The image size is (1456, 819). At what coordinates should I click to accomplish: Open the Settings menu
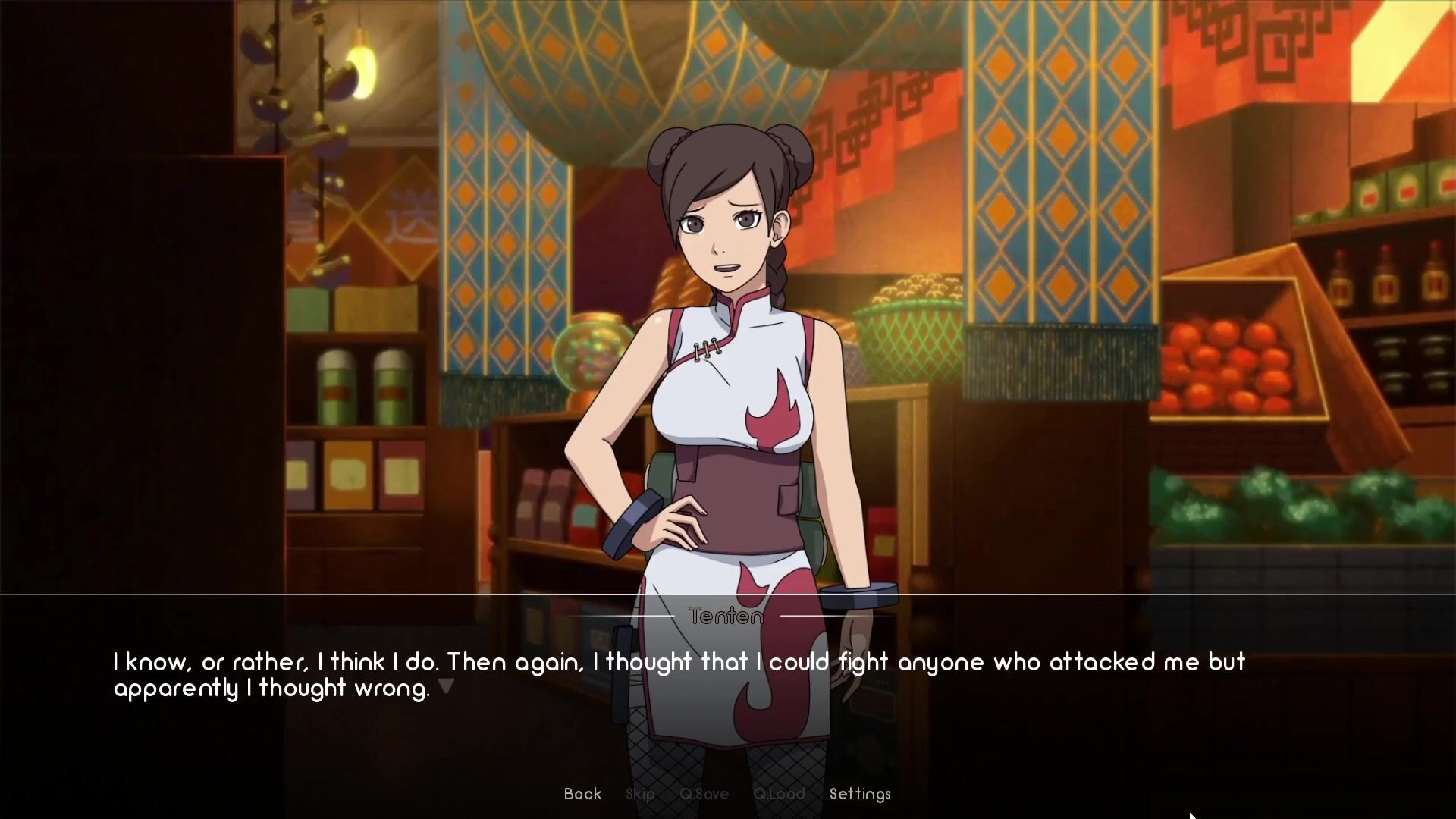860,794
